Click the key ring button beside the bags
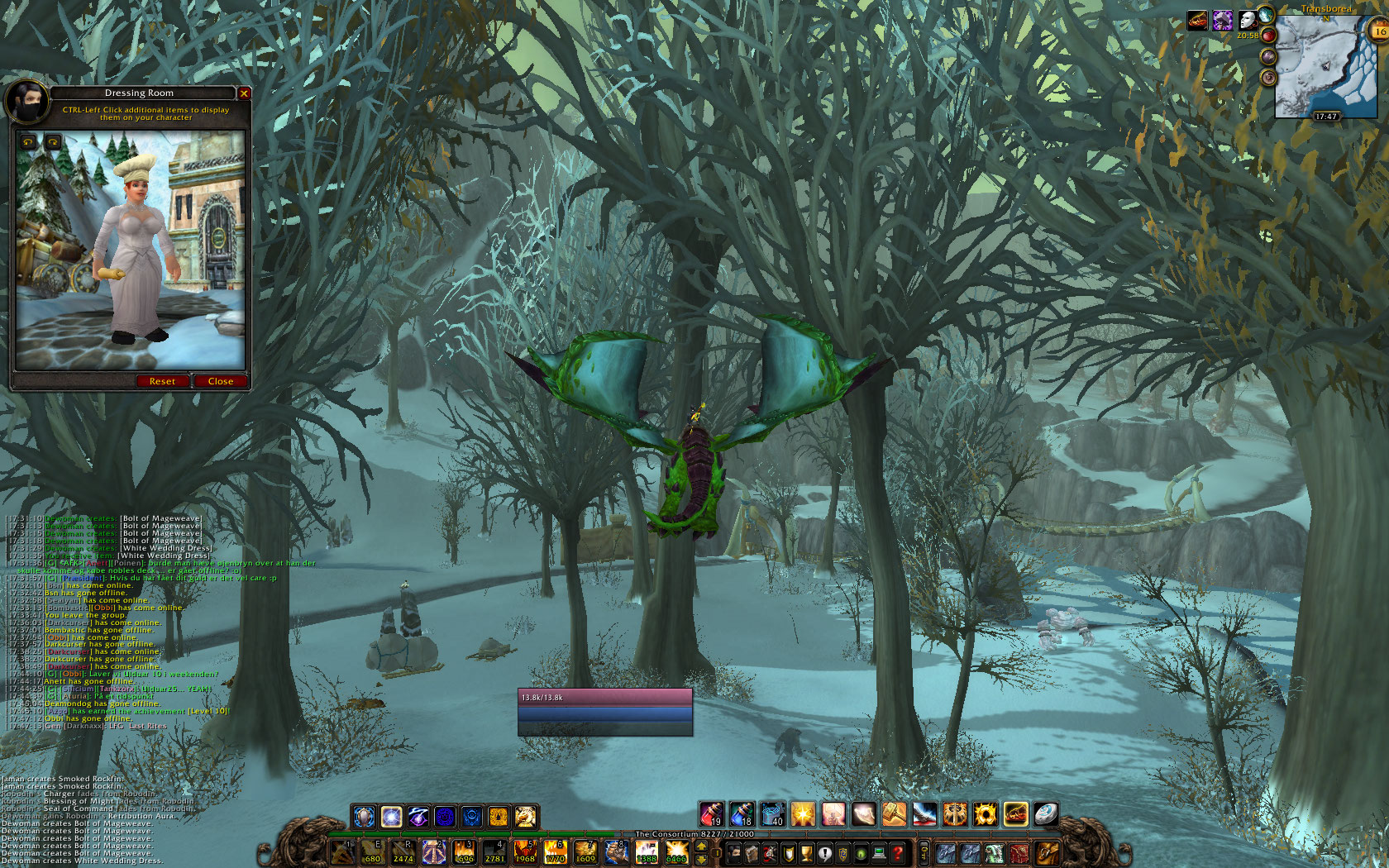This screenshot has height=868, width=1389. point(924,852)
